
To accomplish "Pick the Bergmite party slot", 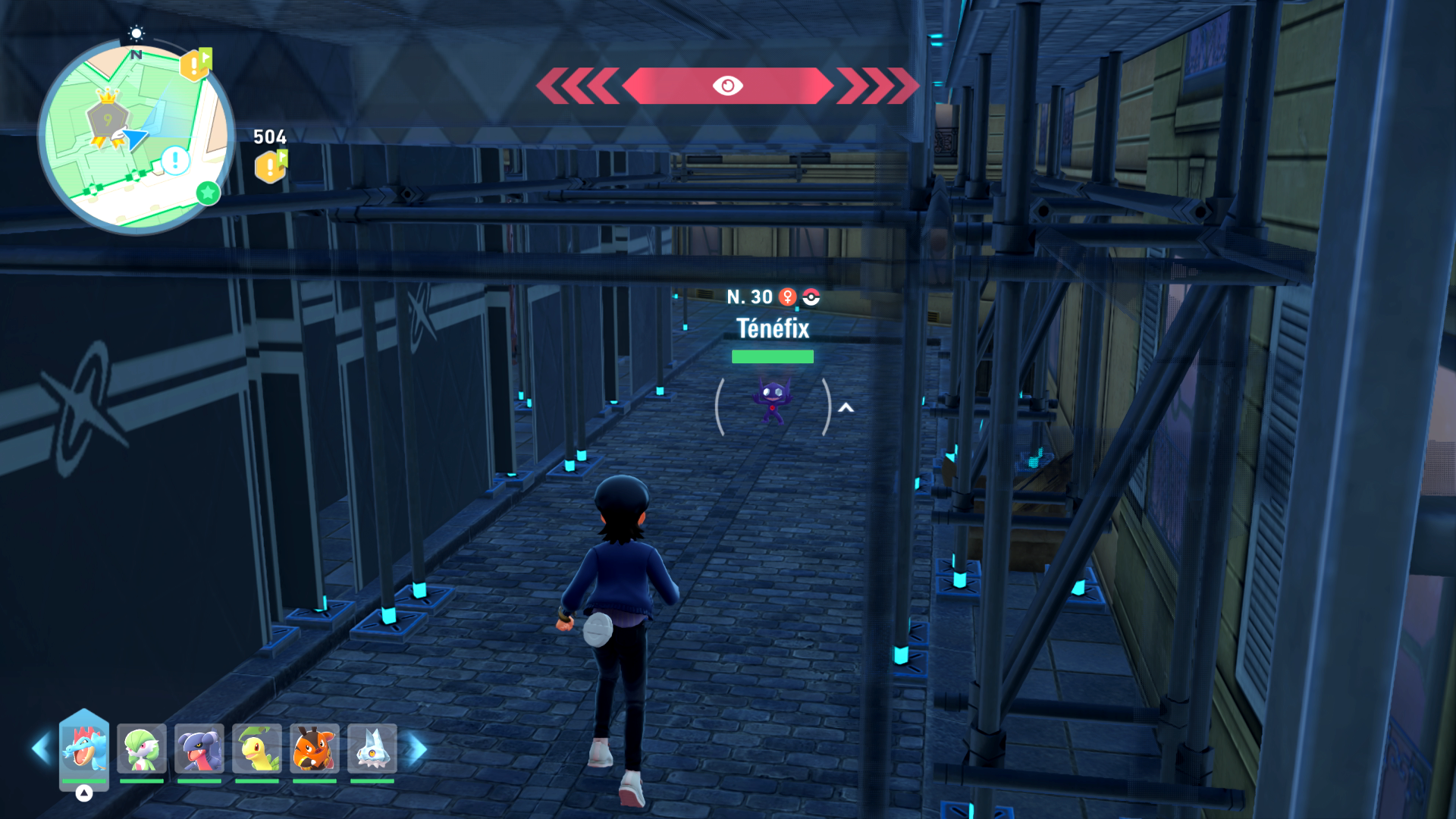I will click(x=372, y=748).
